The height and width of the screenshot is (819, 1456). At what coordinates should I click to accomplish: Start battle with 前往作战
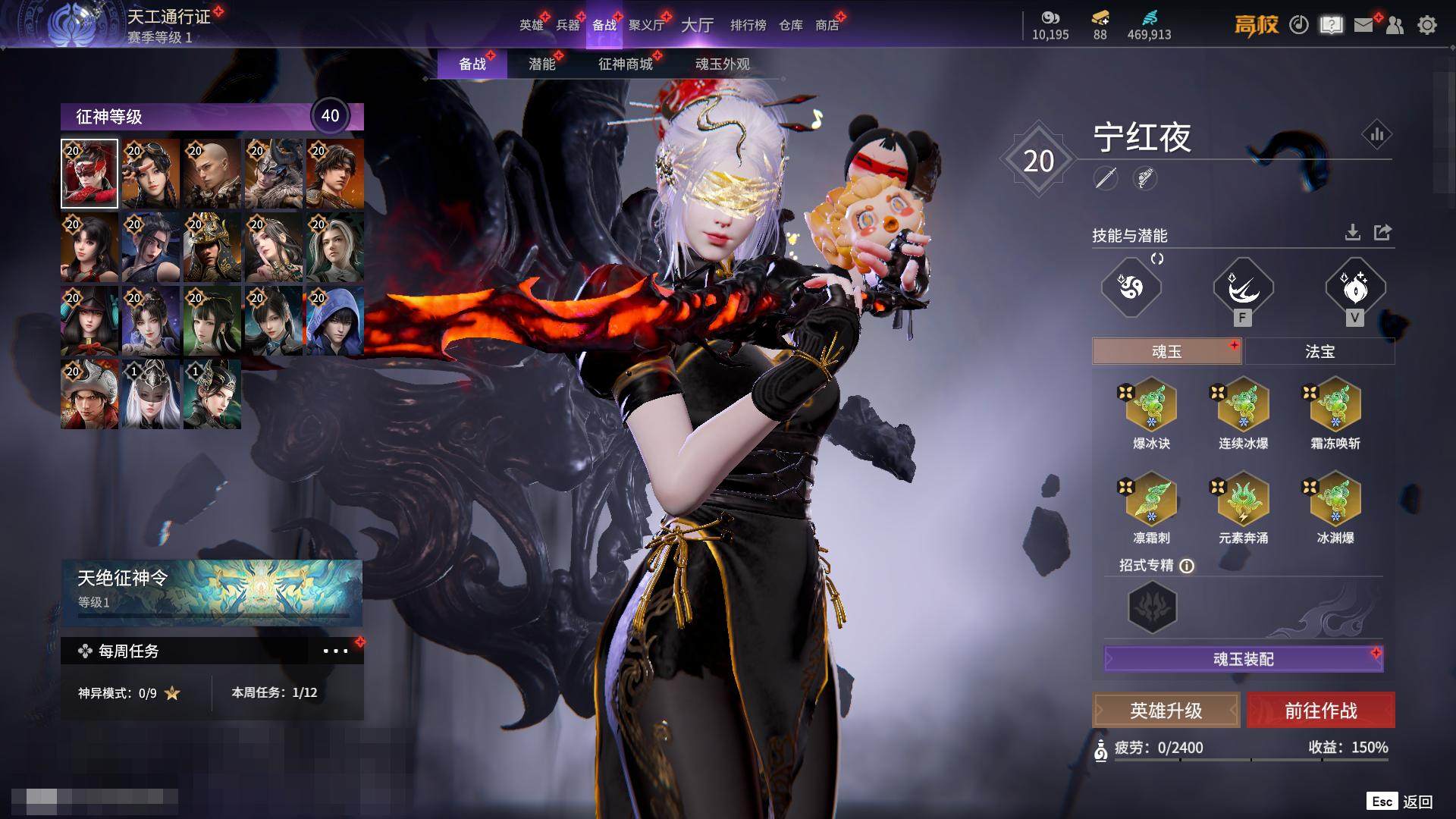[1320, 711]
